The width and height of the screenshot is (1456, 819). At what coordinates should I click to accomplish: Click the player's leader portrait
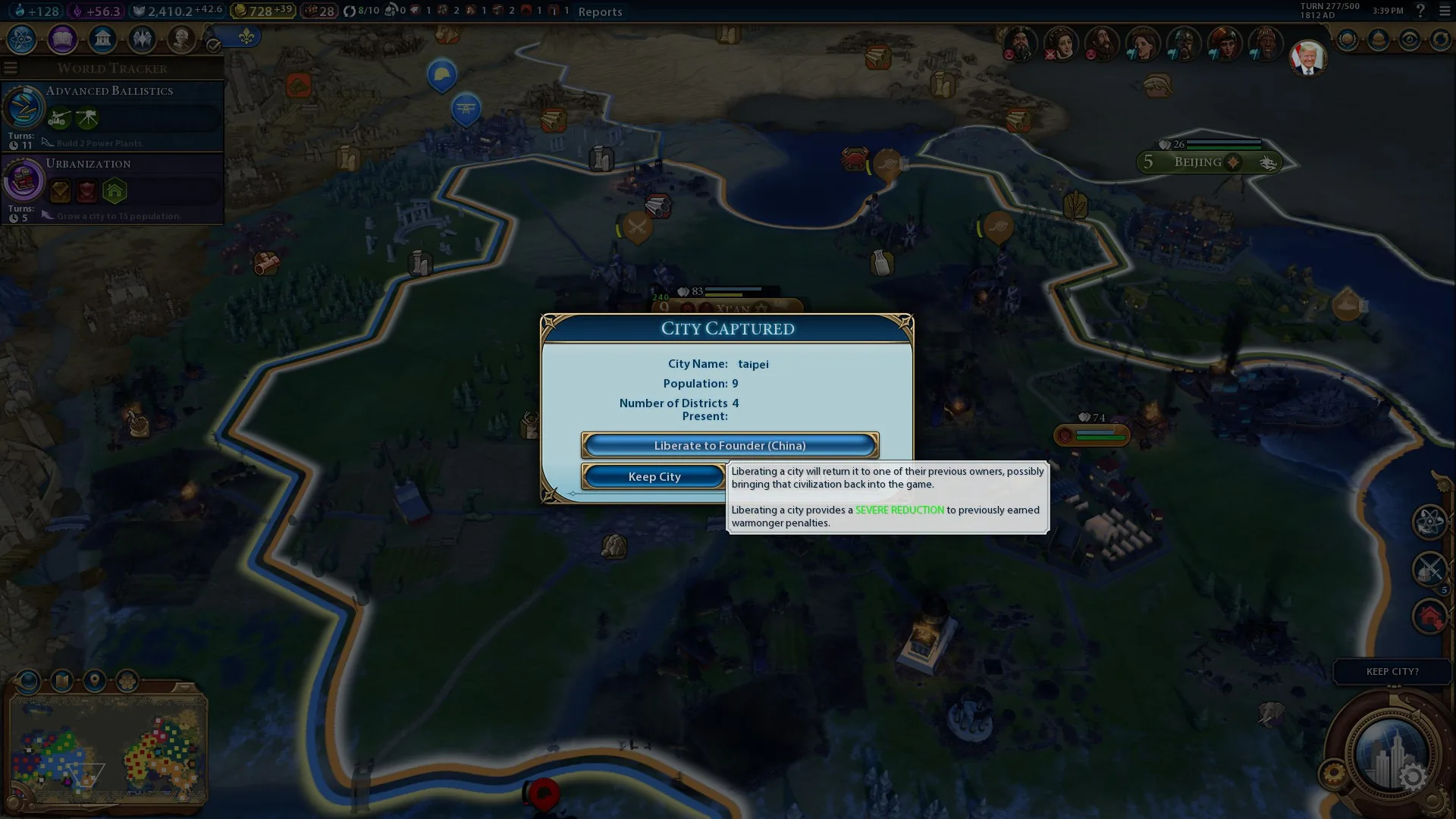(1307, 58)
